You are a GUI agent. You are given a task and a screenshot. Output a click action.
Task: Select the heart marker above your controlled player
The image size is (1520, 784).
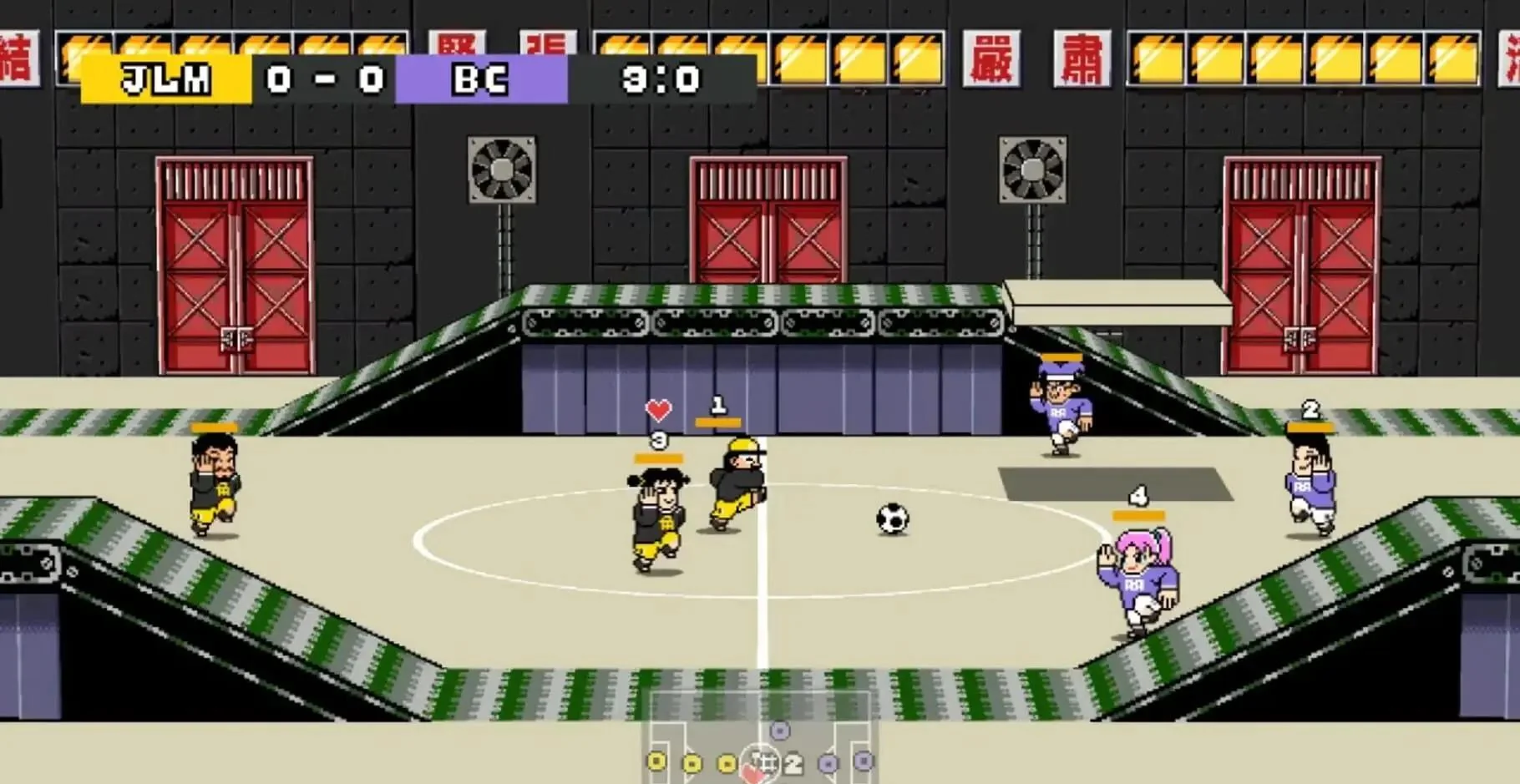656,411
